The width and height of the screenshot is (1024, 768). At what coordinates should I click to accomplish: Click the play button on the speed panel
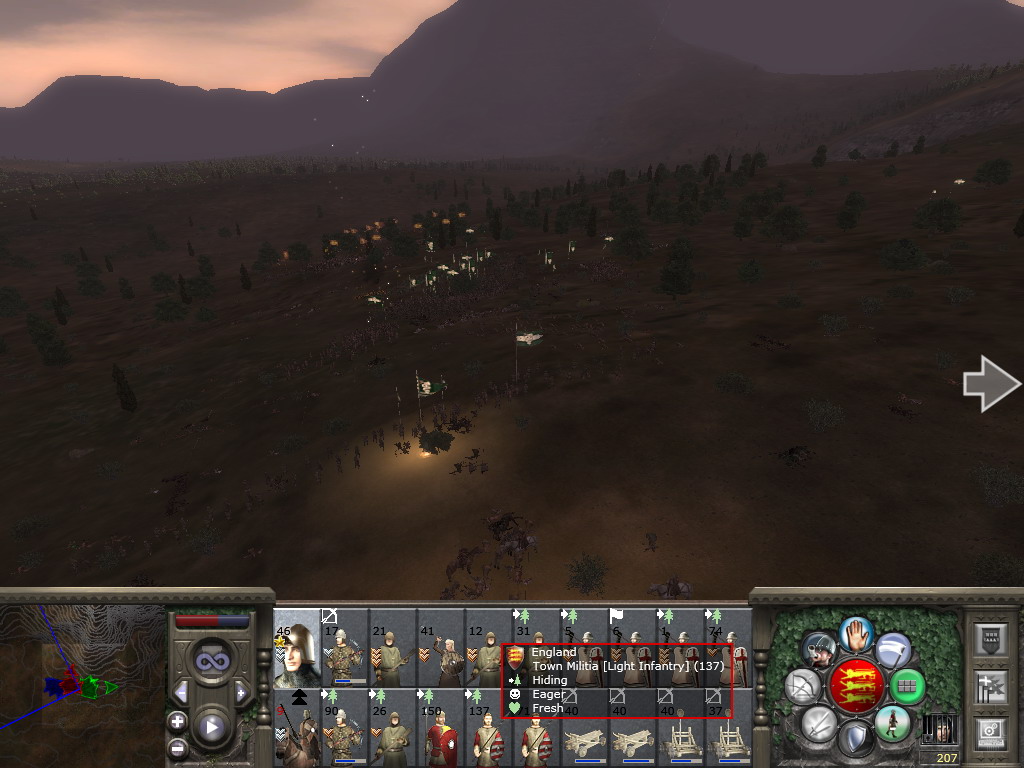[211, 727]
